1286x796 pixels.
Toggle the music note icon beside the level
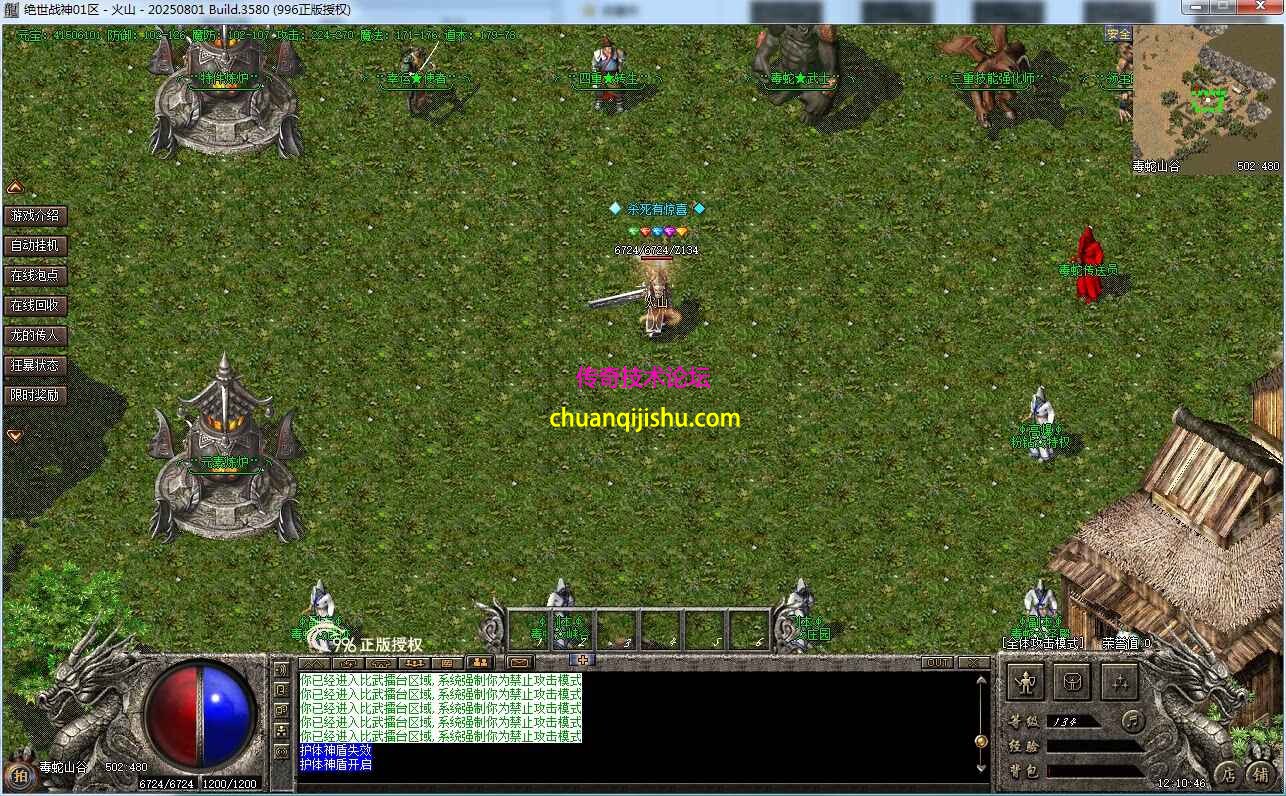[x=1133, y=723]
